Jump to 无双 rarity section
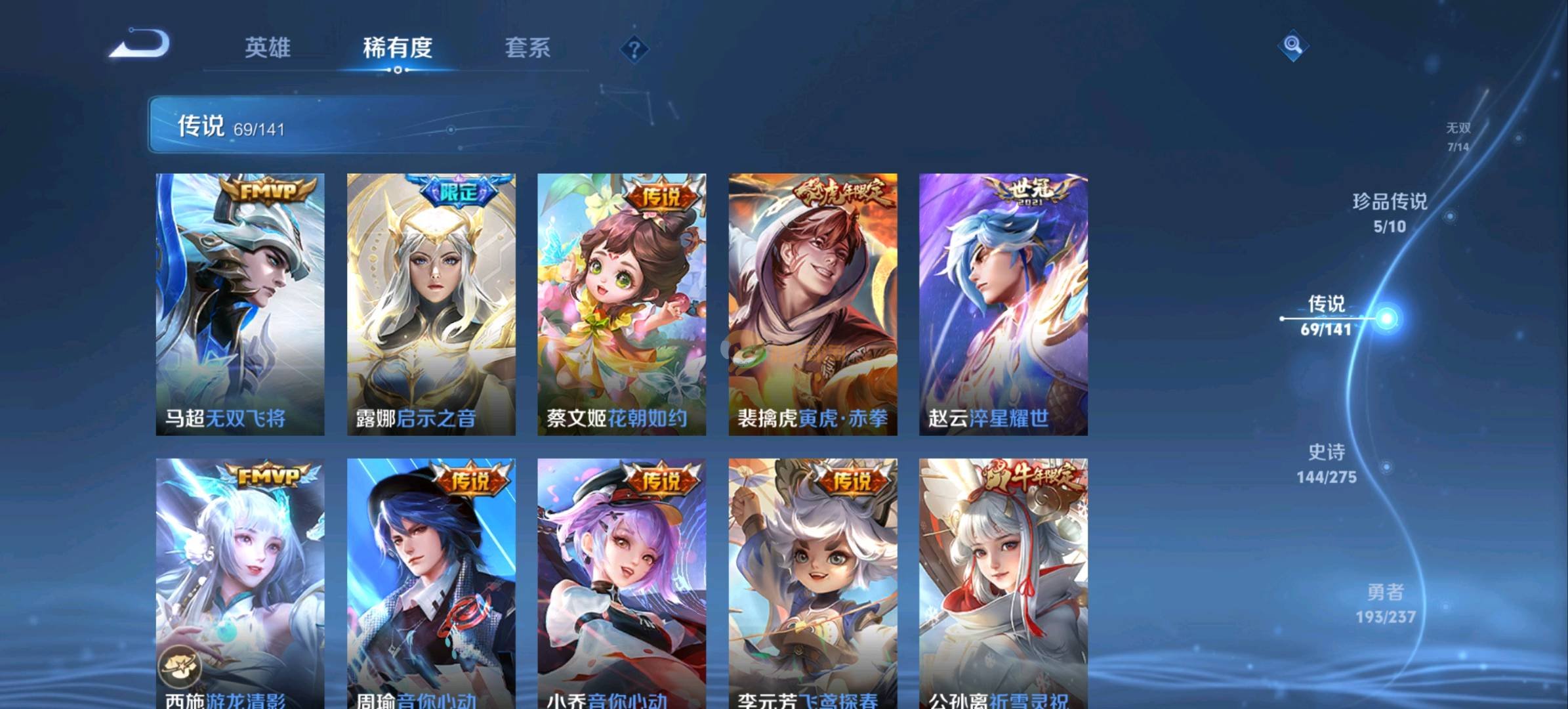 click(x=1458, y=136)
